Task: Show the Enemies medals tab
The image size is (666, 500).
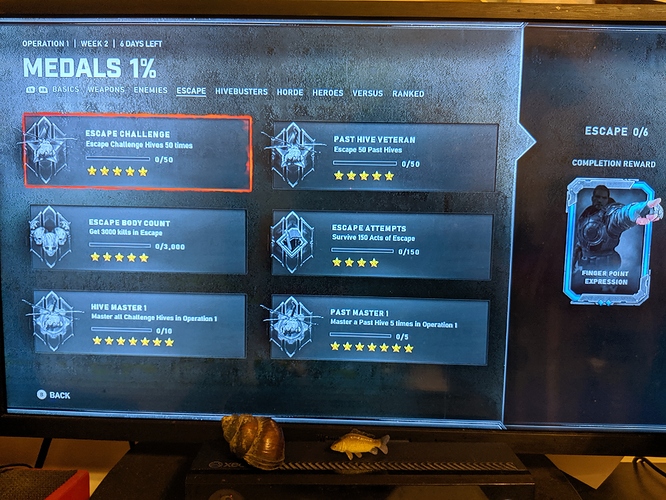Action: (151, 91)
